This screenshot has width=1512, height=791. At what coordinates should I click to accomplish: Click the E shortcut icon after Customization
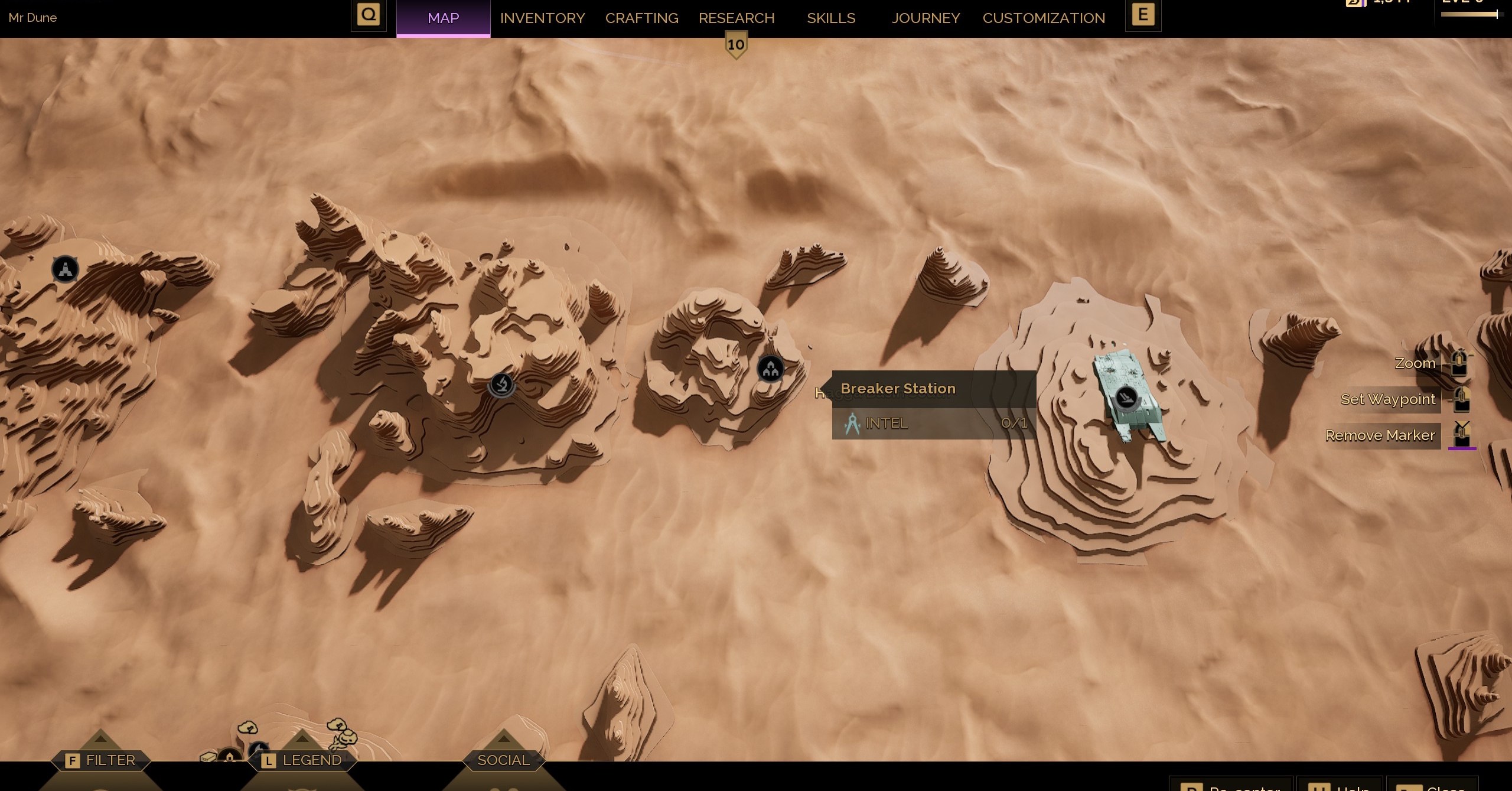1143,14
